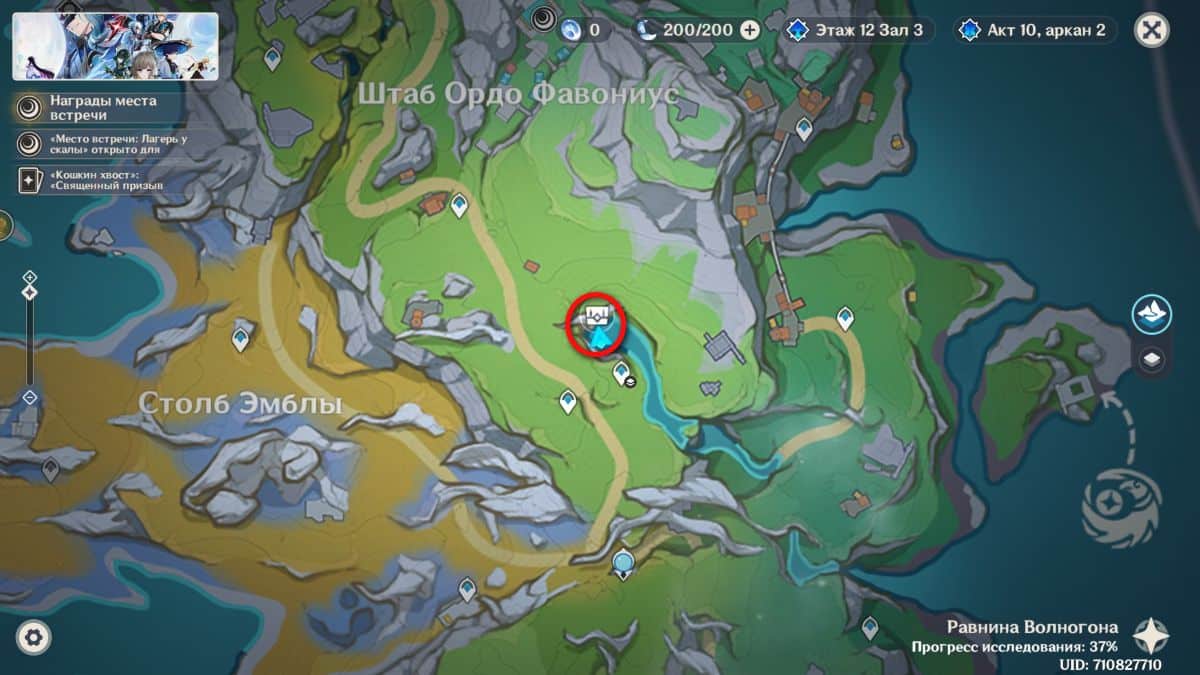Screen dimensions: 1200x675
Task: Toggle the island terrain map view button
Action: [1152, 314]
